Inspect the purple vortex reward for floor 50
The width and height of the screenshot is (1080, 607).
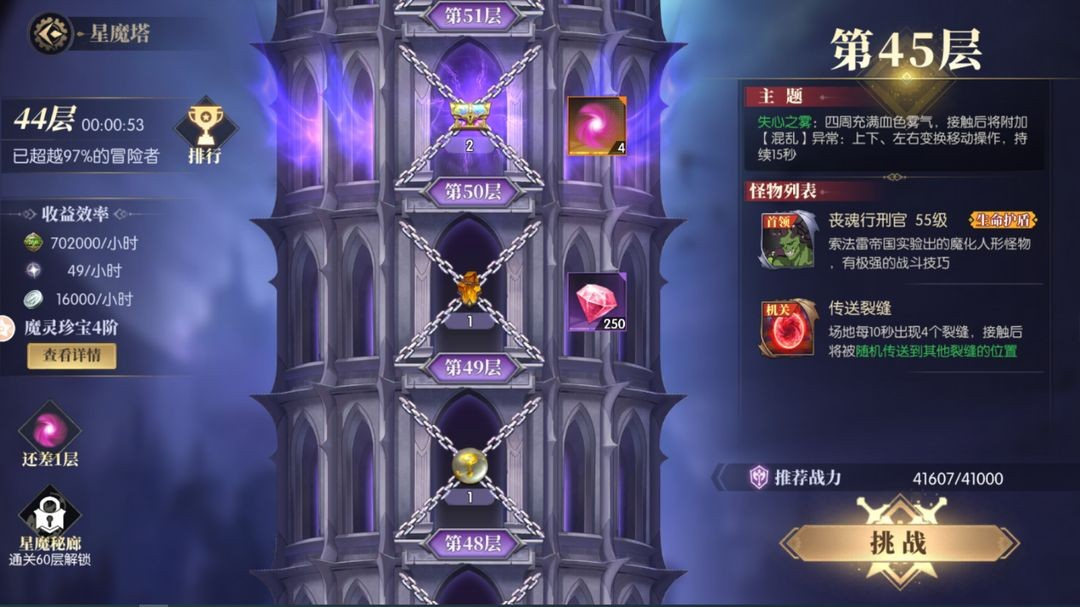pyautogui.click(x=597, y=126)
